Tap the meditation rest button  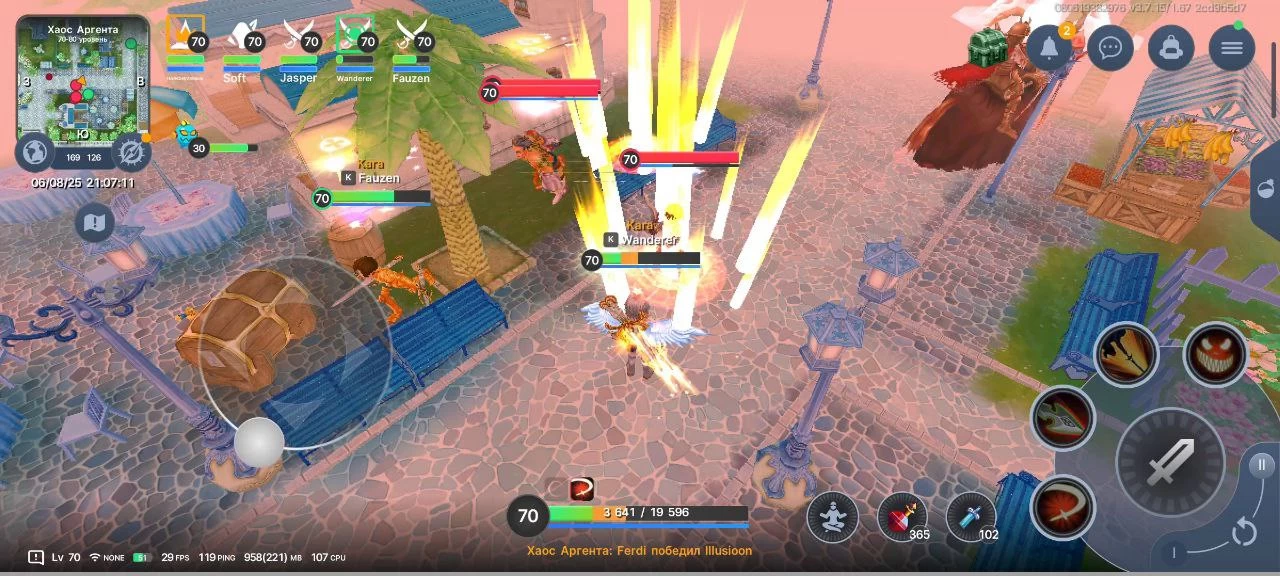click(x=832, y=517)
